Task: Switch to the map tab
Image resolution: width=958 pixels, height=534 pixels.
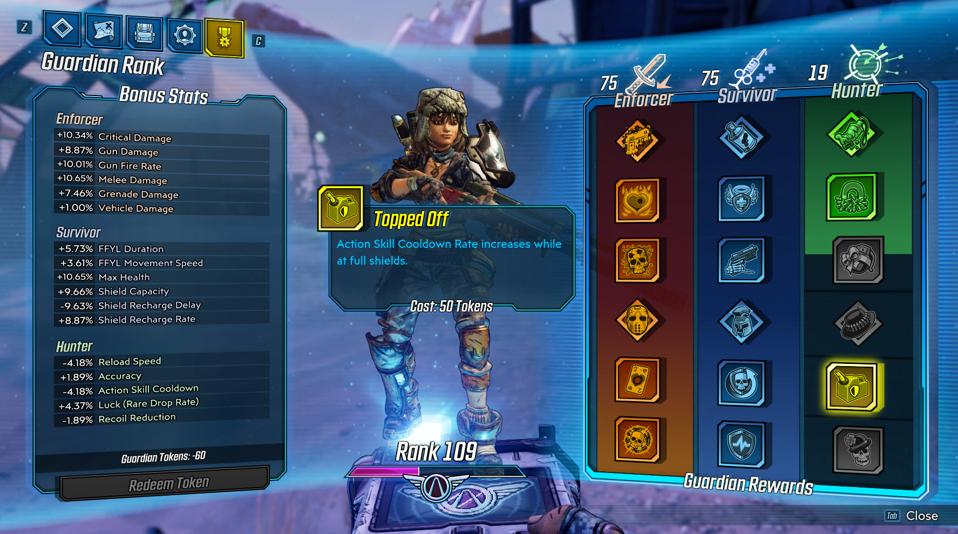Action: [x=104, y=34]
